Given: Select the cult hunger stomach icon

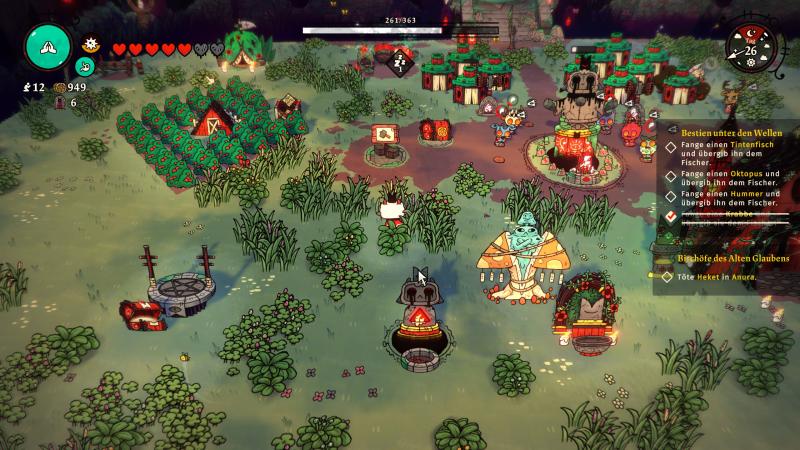Looking at the screenshot, I should [x=86, y=67].
